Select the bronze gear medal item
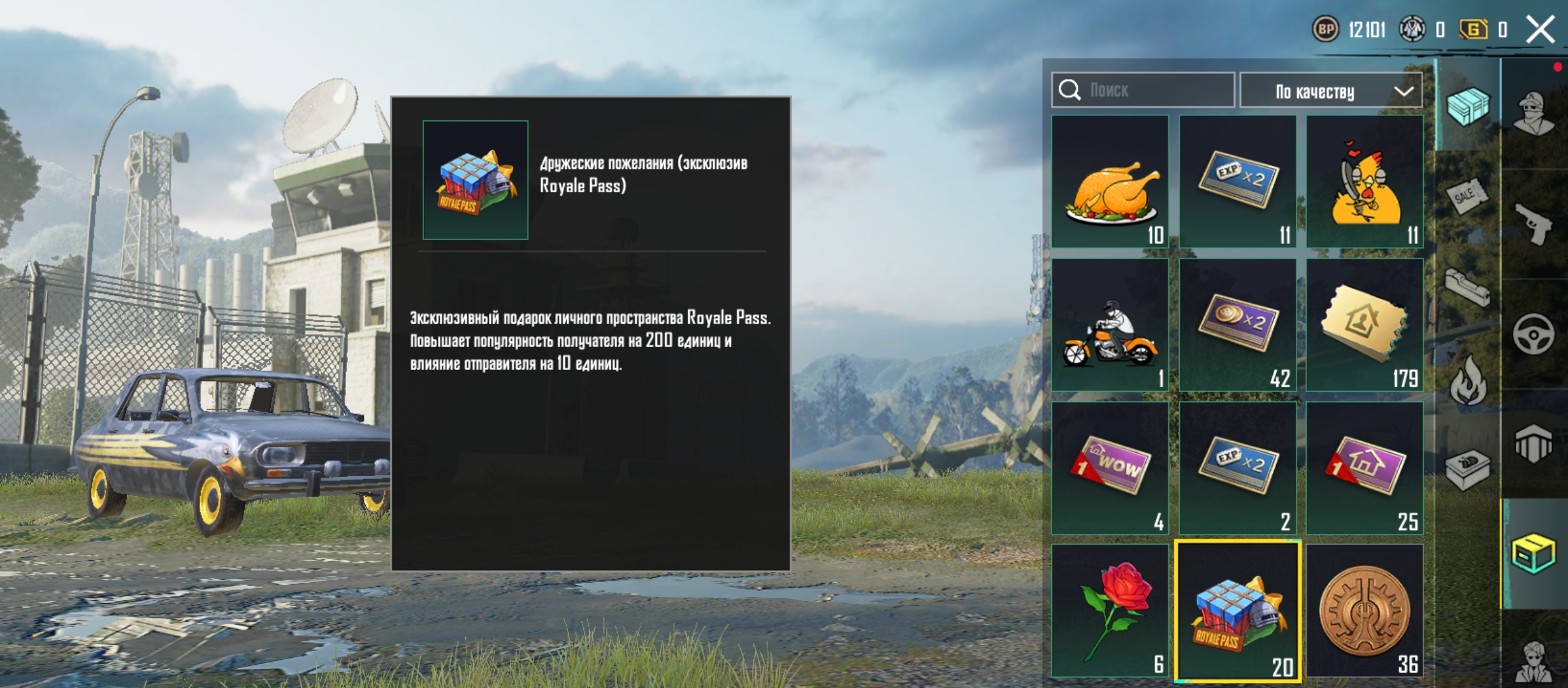 click(x=1364, y=610)
